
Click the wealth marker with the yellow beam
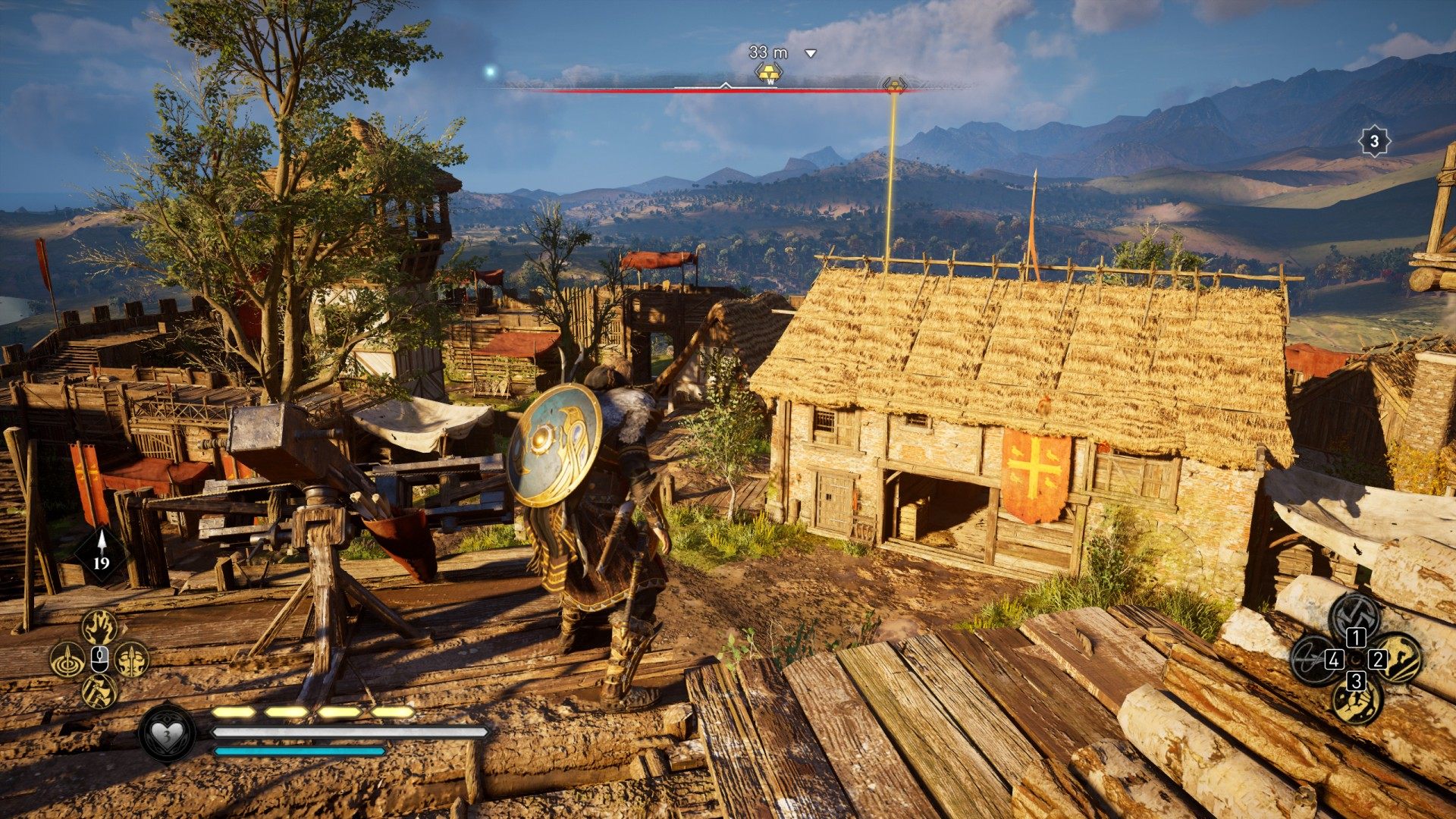tap(894, 85)
